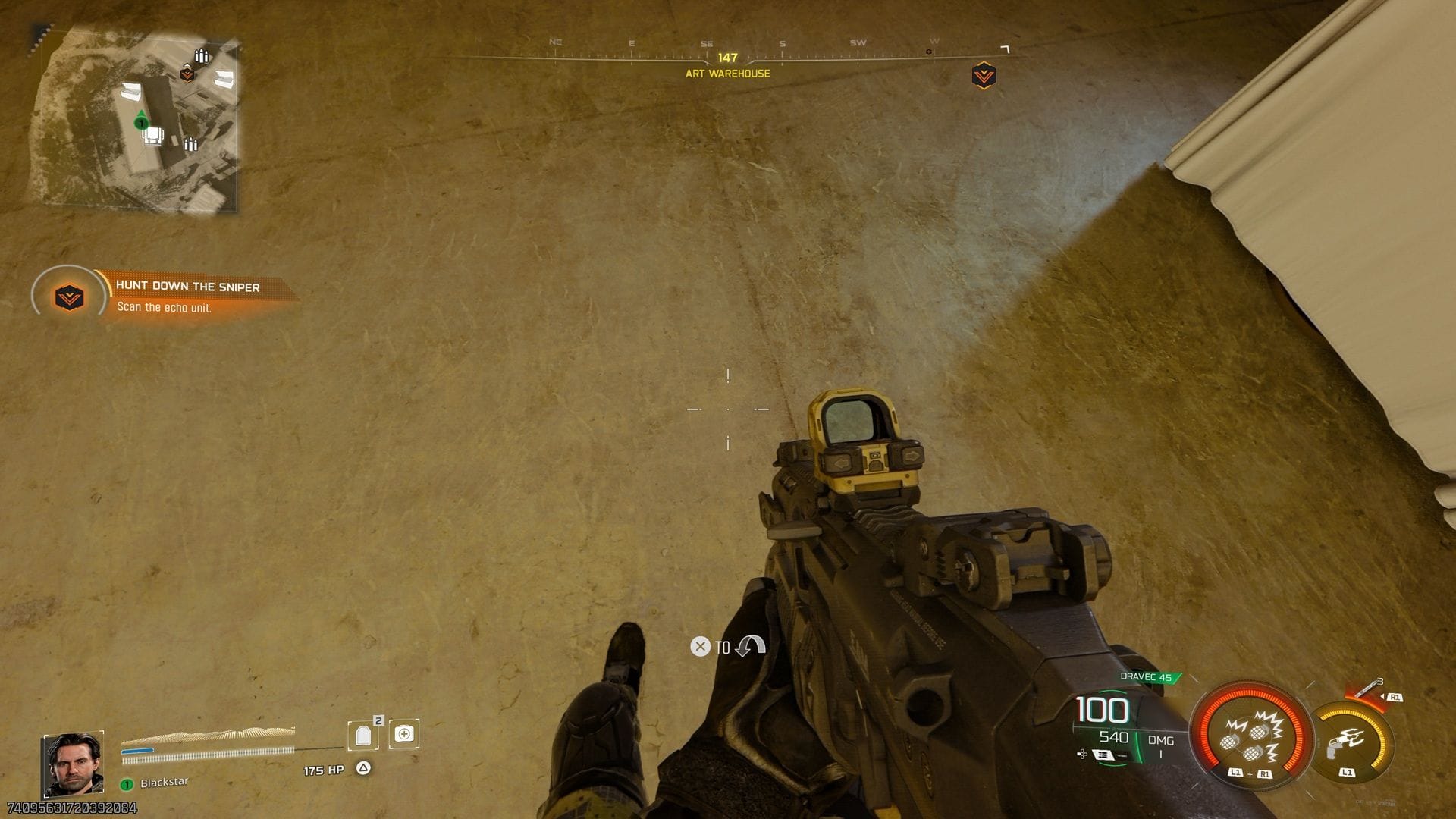Click the d-pad icon next to the 540 reserve ammo
The image size is (1456, 819).
point(1081,754)
